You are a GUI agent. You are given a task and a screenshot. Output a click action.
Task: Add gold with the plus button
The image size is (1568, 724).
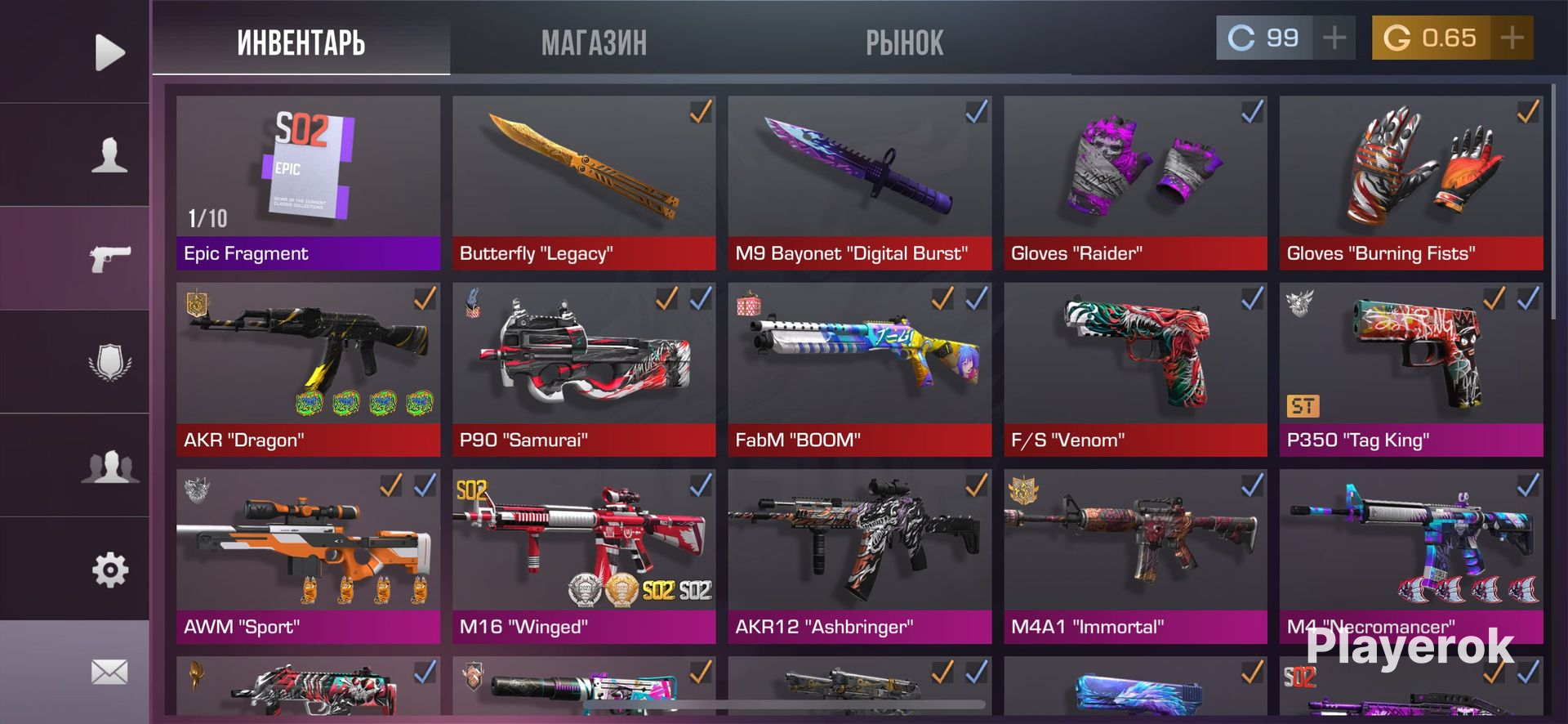(x=1512, y=38)
